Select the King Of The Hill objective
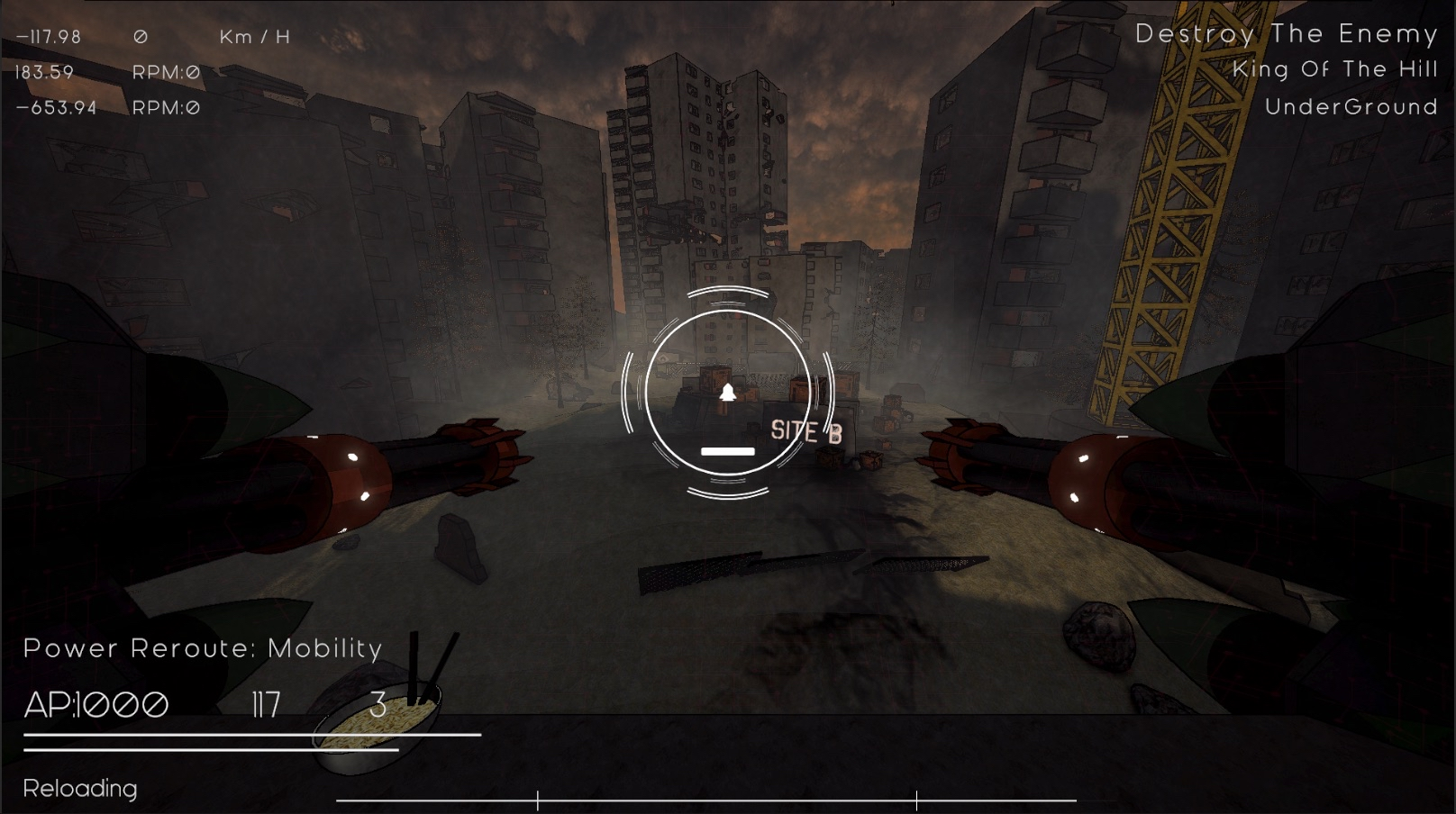Screen dimensions: 1456x814 click(1334, 69)
